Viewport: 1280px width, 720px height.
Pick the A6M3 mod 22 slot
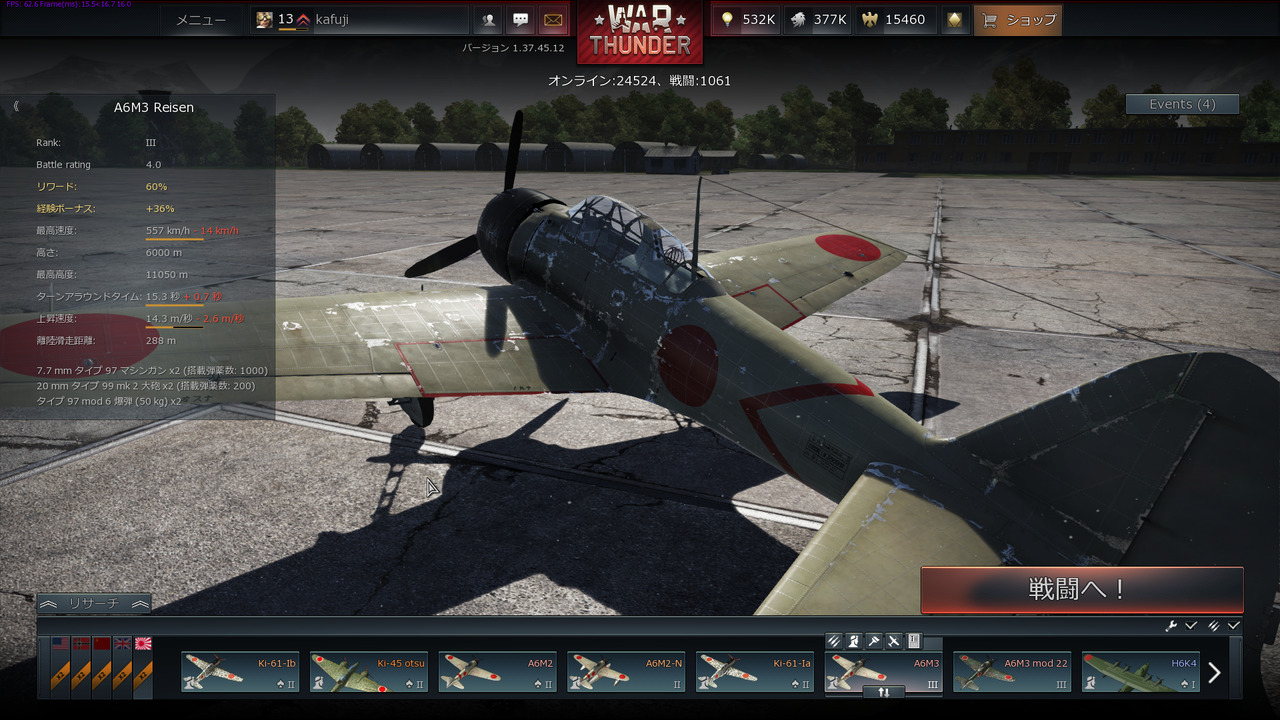[x=1012, y=672]
